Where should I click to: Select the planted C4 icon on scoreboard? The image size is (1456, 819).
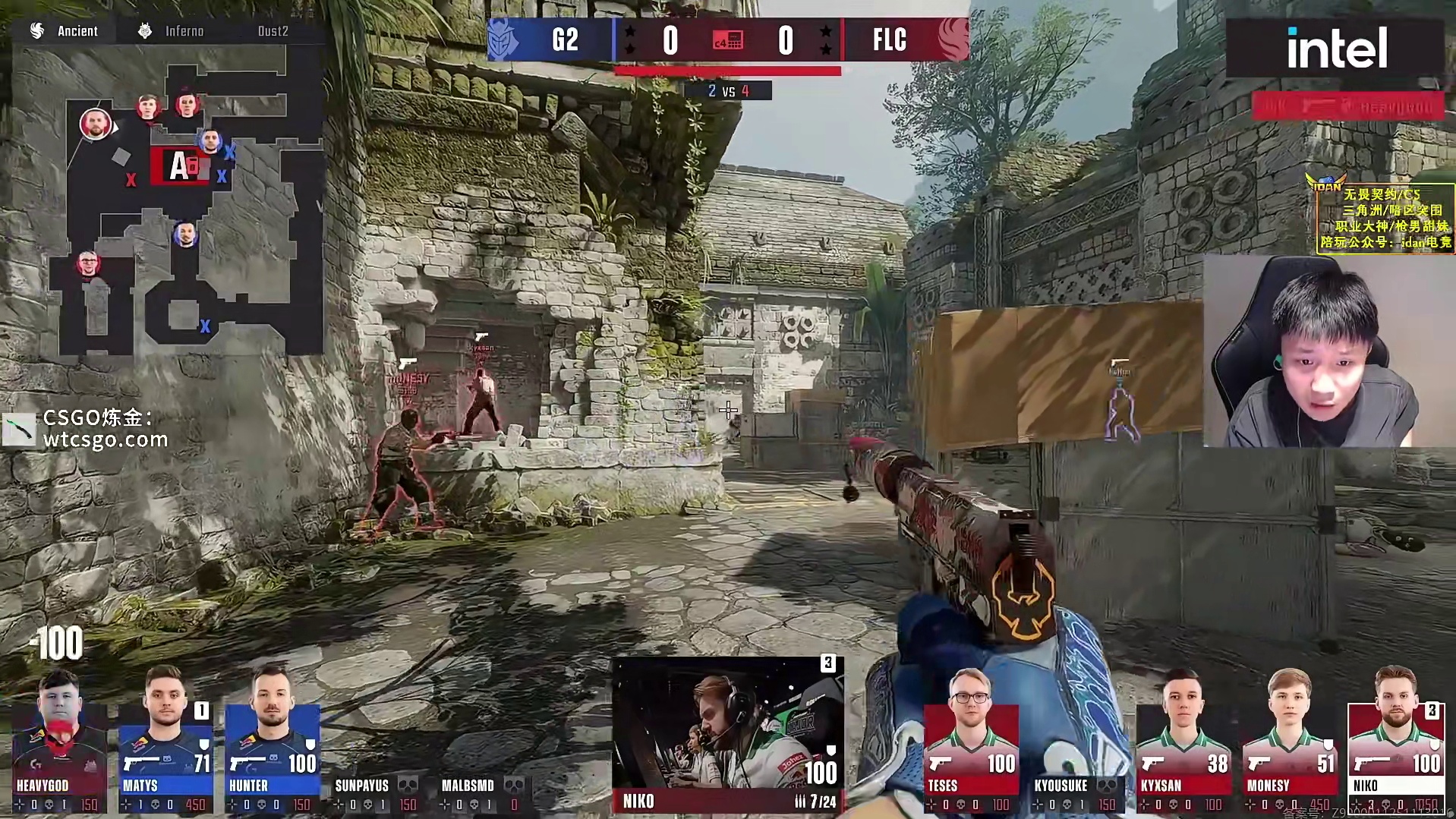pyautogui.click(x=728, y=40)
